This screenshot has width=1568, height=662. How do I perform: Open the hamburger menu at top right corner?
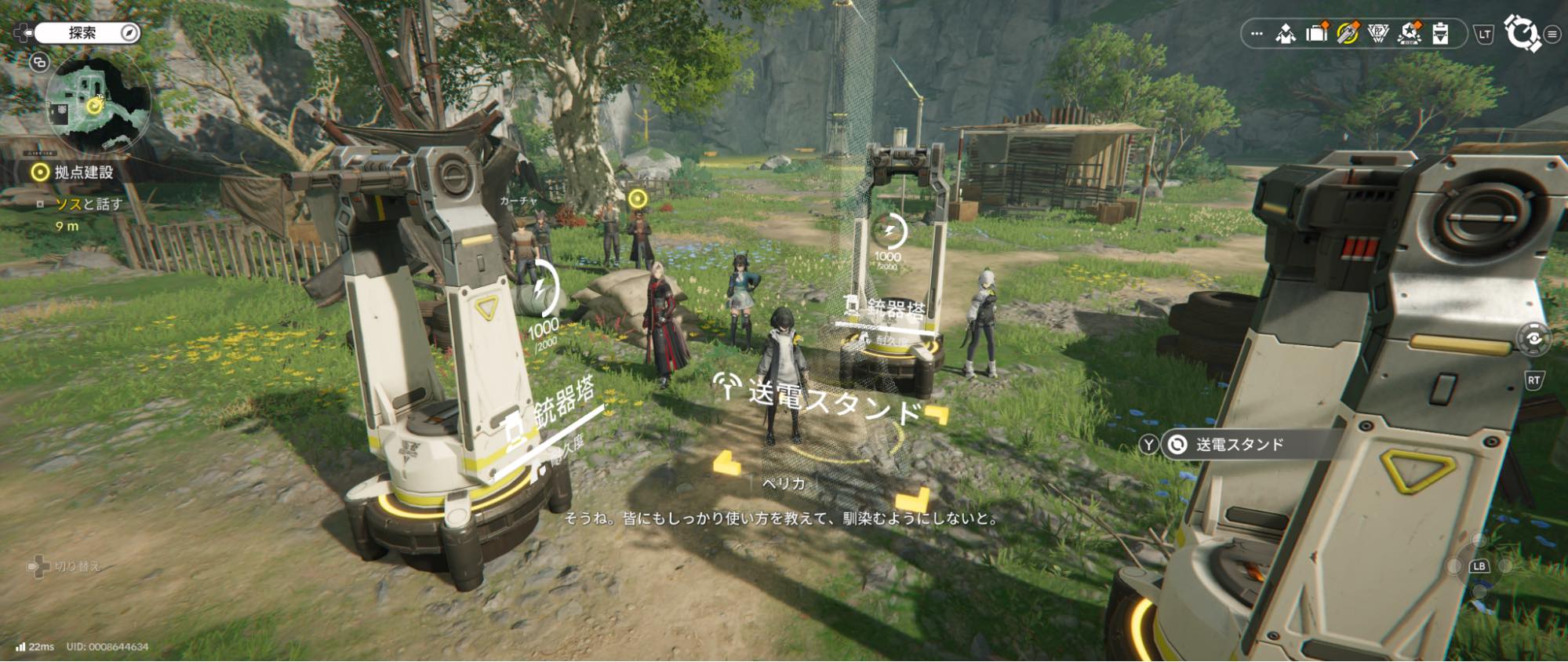(x=1553, y=34)
